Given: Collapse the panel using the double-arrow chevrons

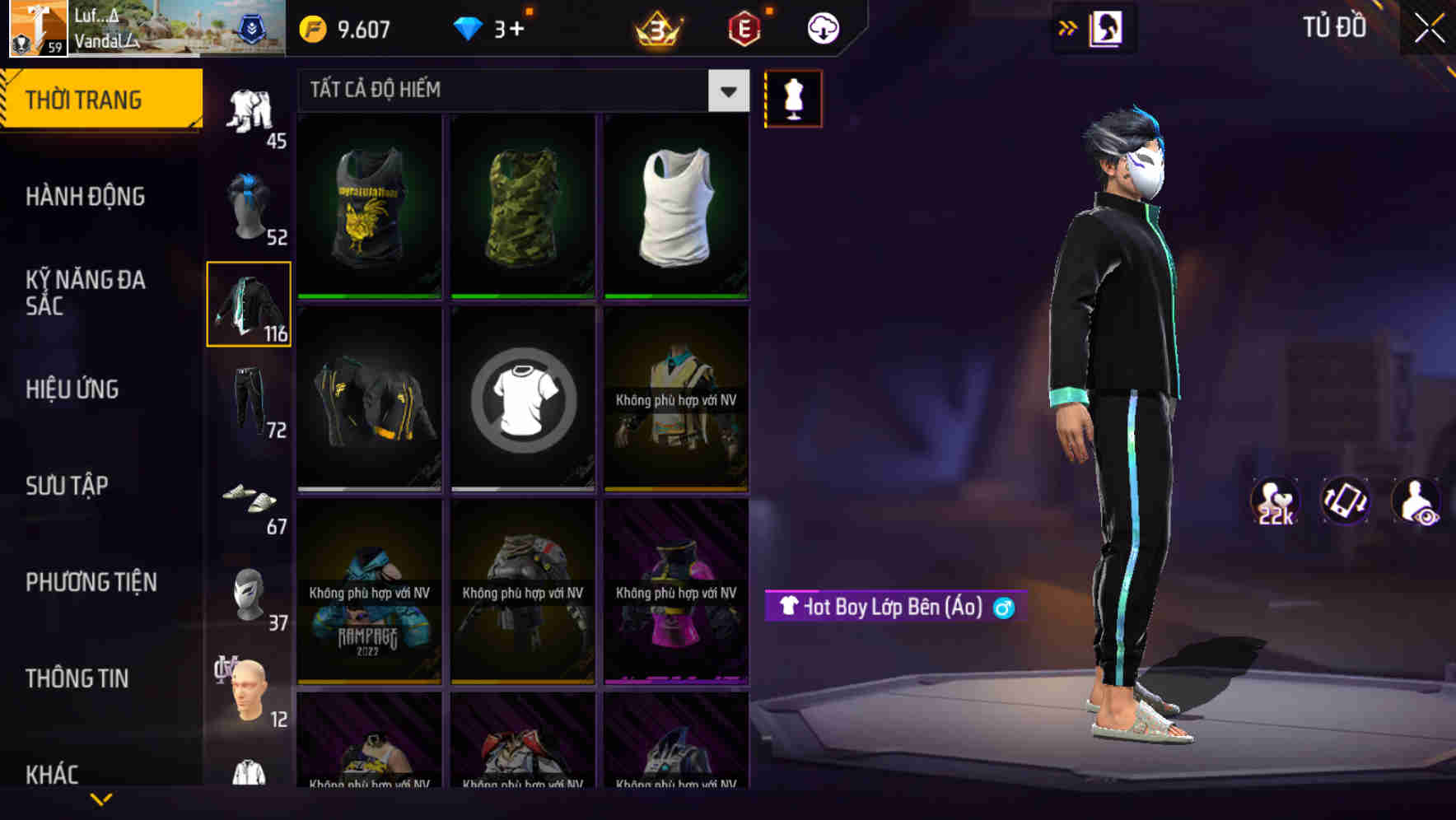Looking at the screenshot, I should [x=1068, y=26].
